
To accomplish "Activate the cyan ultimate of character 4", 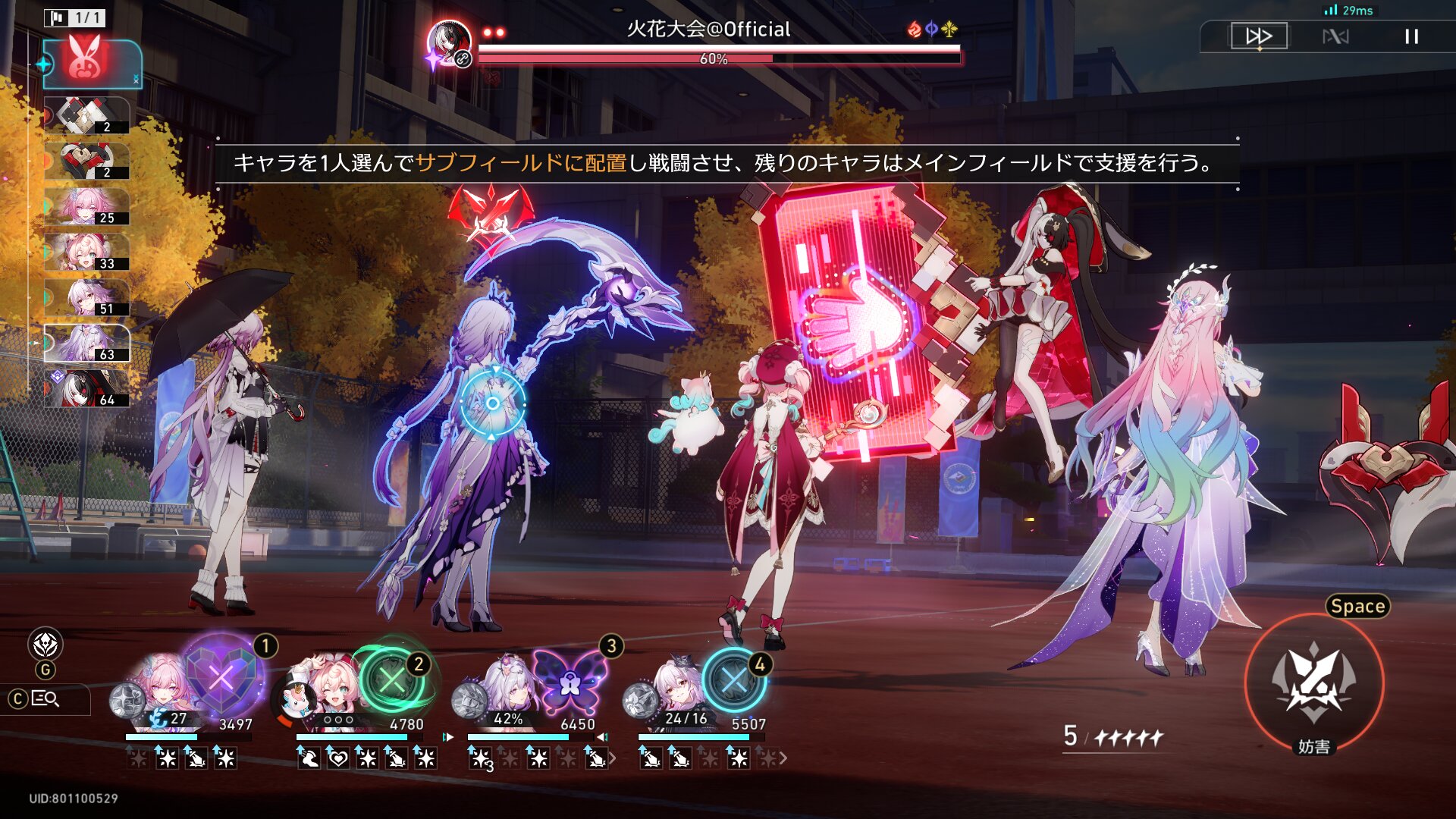I will (733, 679).
